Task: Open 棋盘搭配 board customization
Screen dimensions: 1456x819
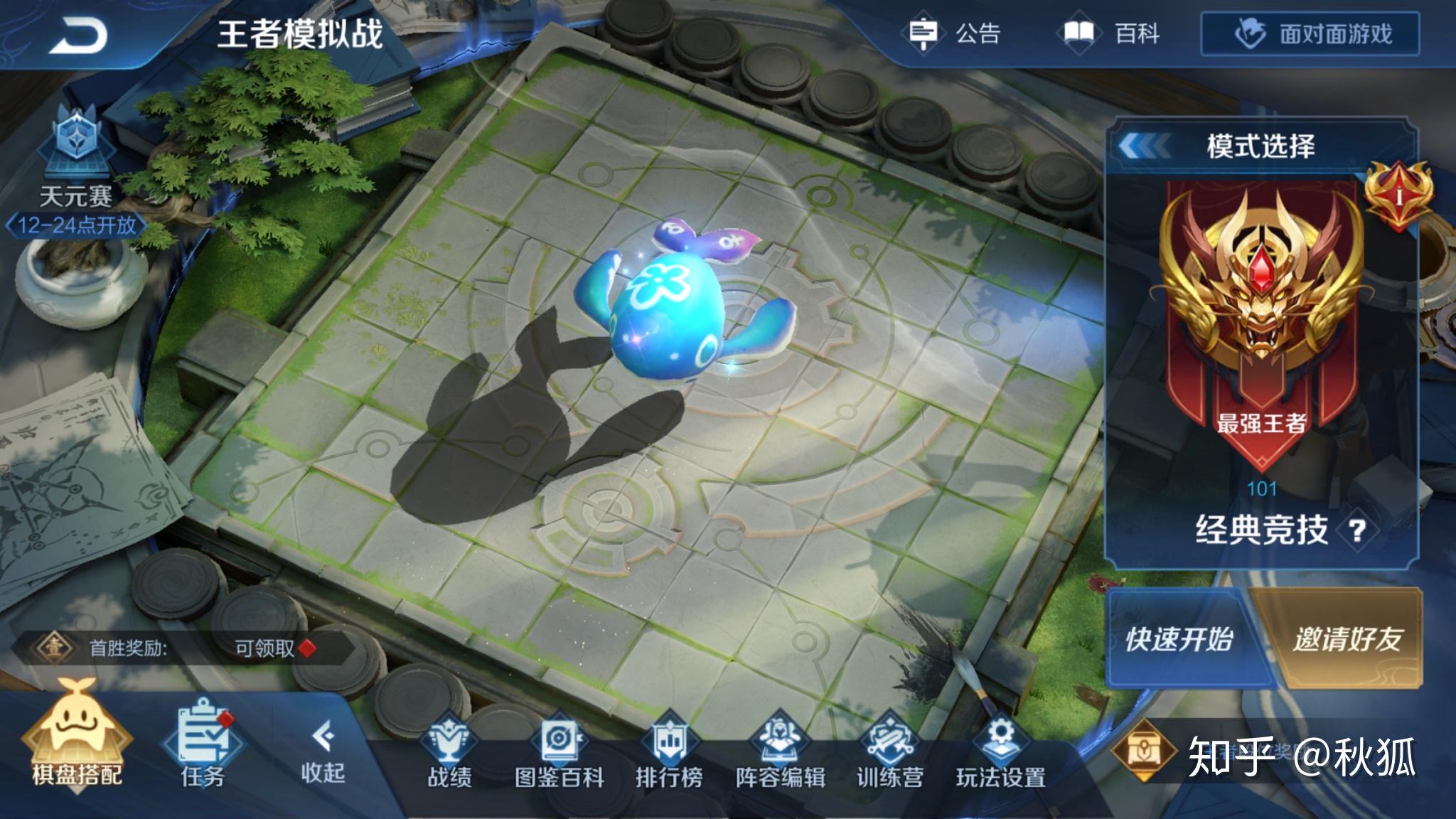Action: coord(76,743)
